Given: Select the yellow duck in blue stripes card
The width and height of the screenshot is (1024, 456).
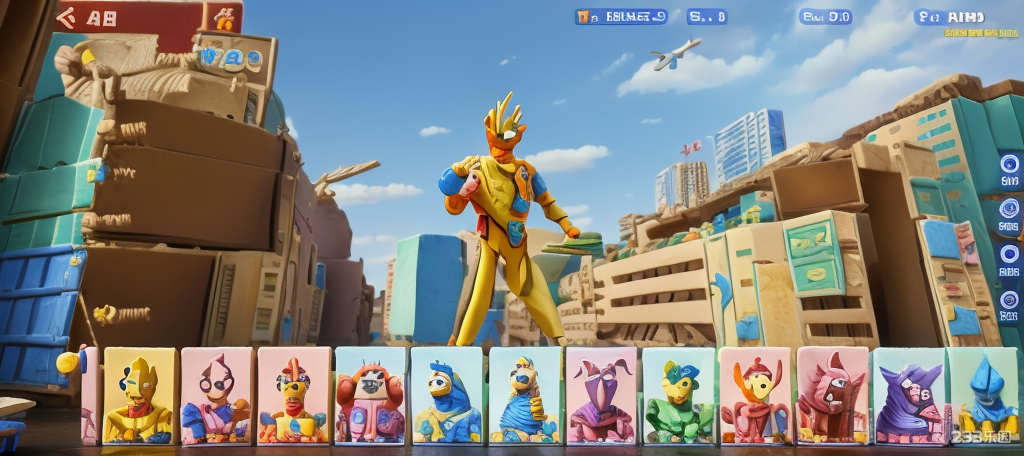Looking at the screenshot, I should tap(524, 396).
